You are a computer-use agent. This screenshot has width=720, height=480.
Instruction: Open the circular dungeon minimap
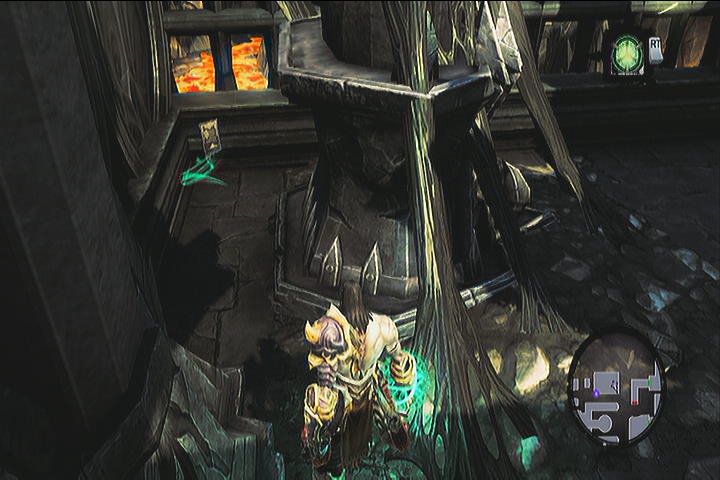pyautogui.click(x=616, y=387)
